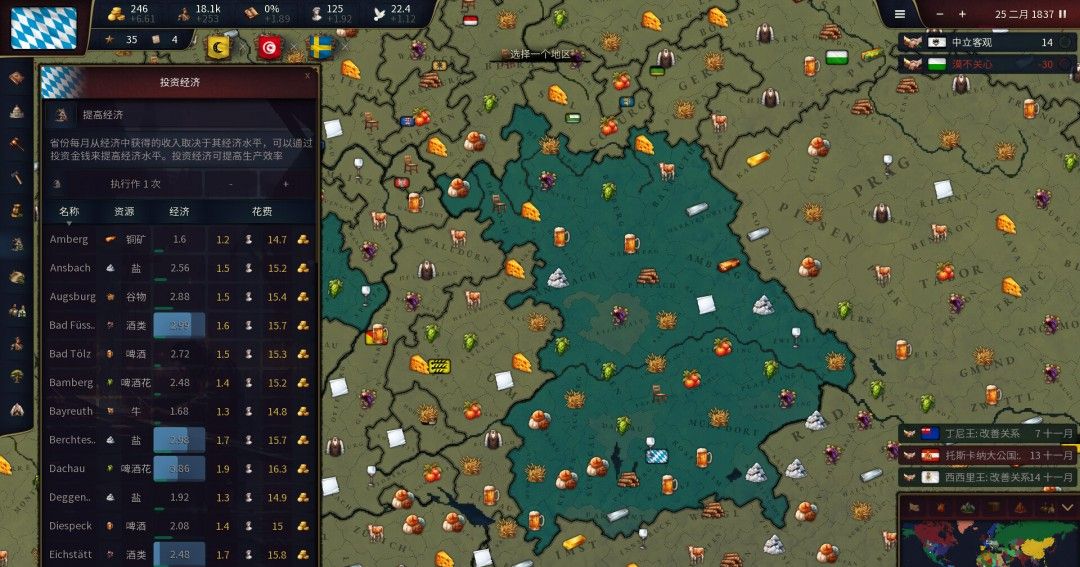Image resolution: width=1080 pixels, height=567 pixels.
Task: Open the 中立客观 relation notification
Action: (987, 43)
